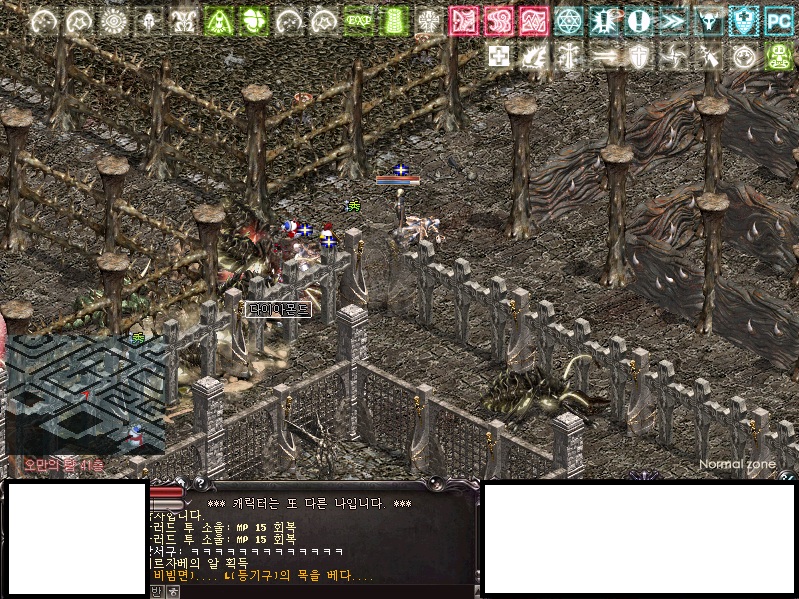Click the green hooded figure icon
The image size is (799, 599).
coord(219,21)
